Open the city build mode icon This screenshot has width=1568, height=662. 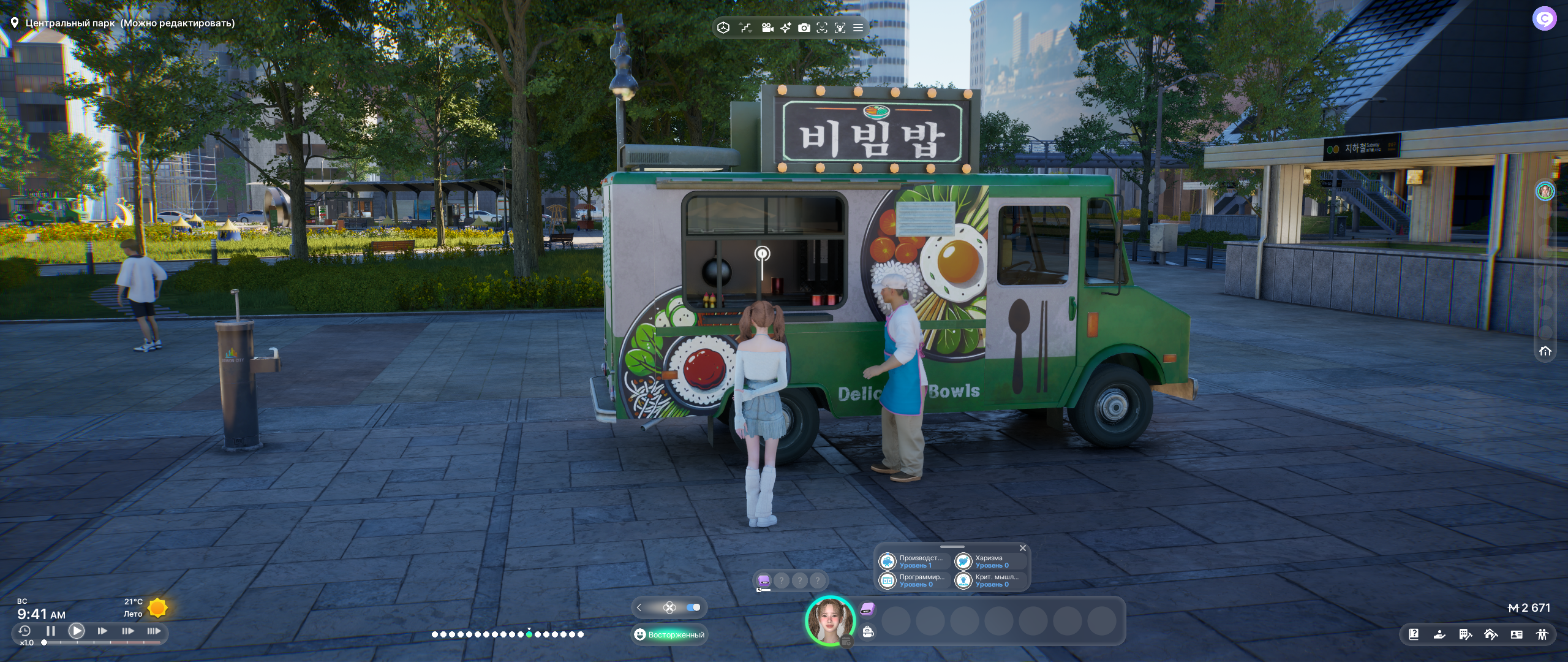click(1465, 634)
